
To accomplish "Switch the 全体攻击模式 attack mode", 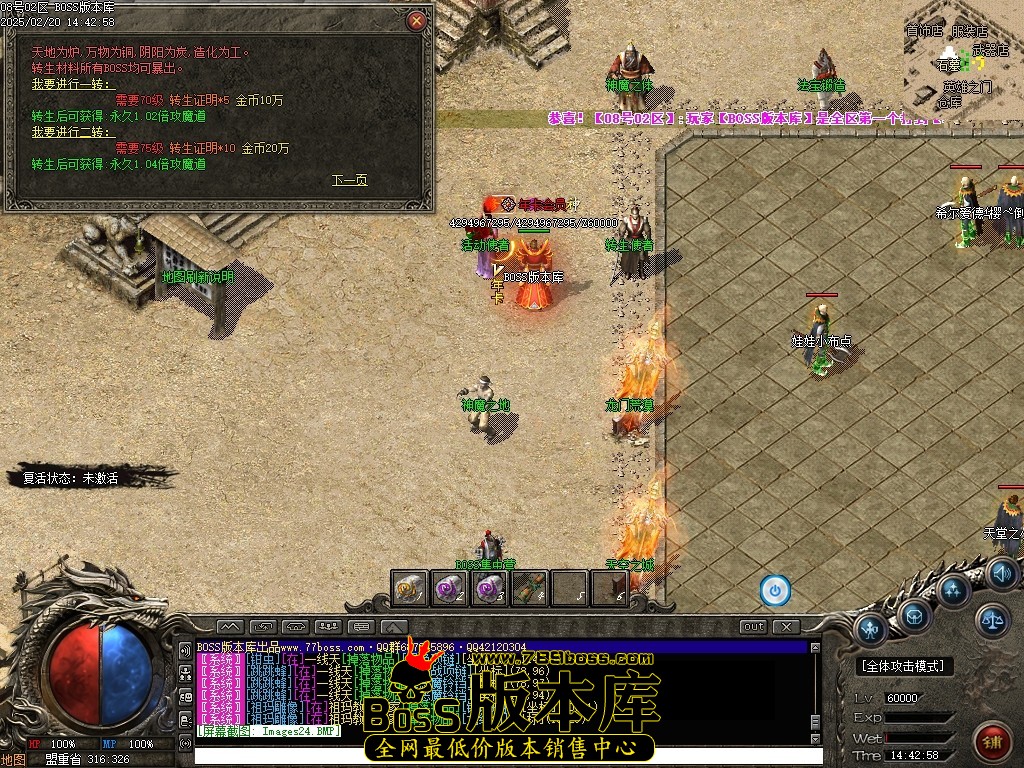I will (906, 666).
